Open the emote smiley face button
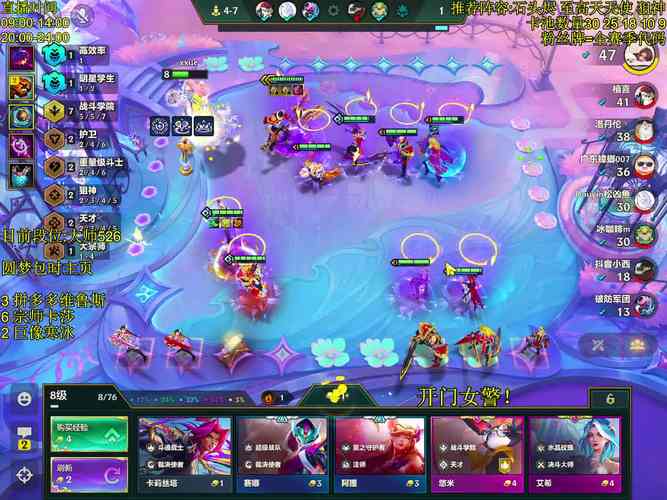This screenshot has width=667, height=500. [22, 398]
